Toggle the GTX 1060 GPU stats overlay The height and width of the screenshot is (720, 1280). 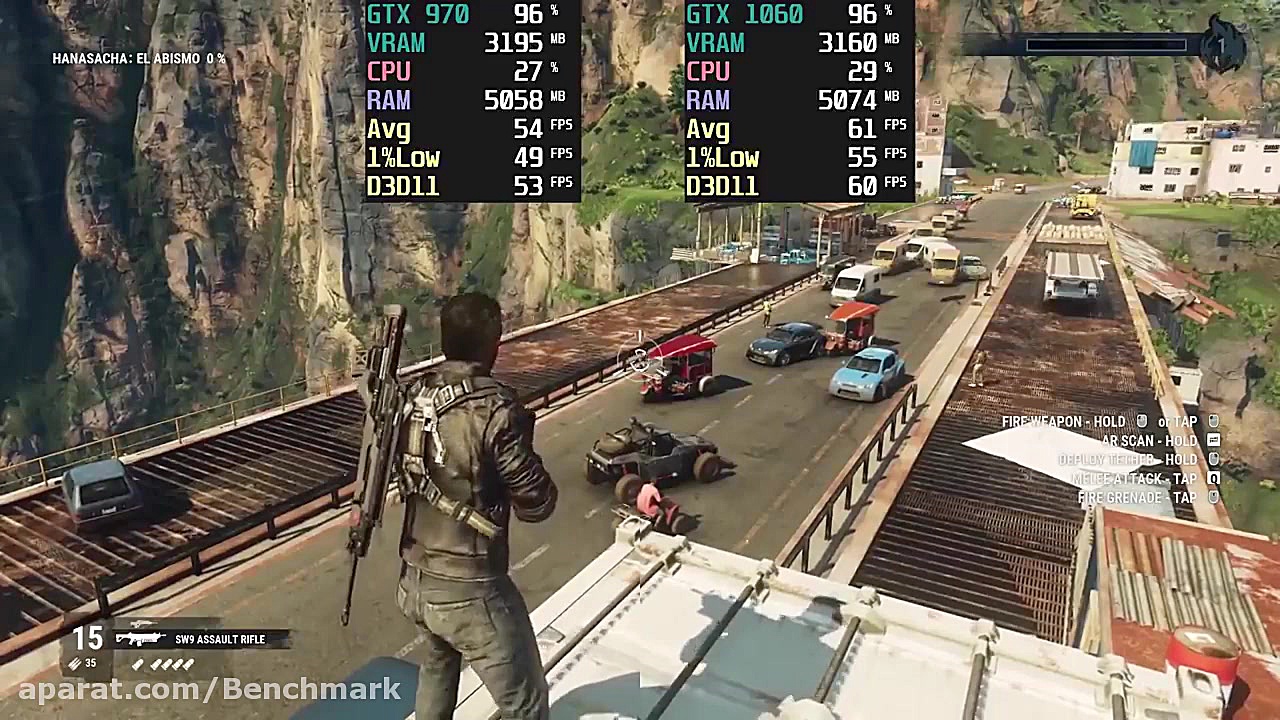pyautogui.click(x=745, y=15)
